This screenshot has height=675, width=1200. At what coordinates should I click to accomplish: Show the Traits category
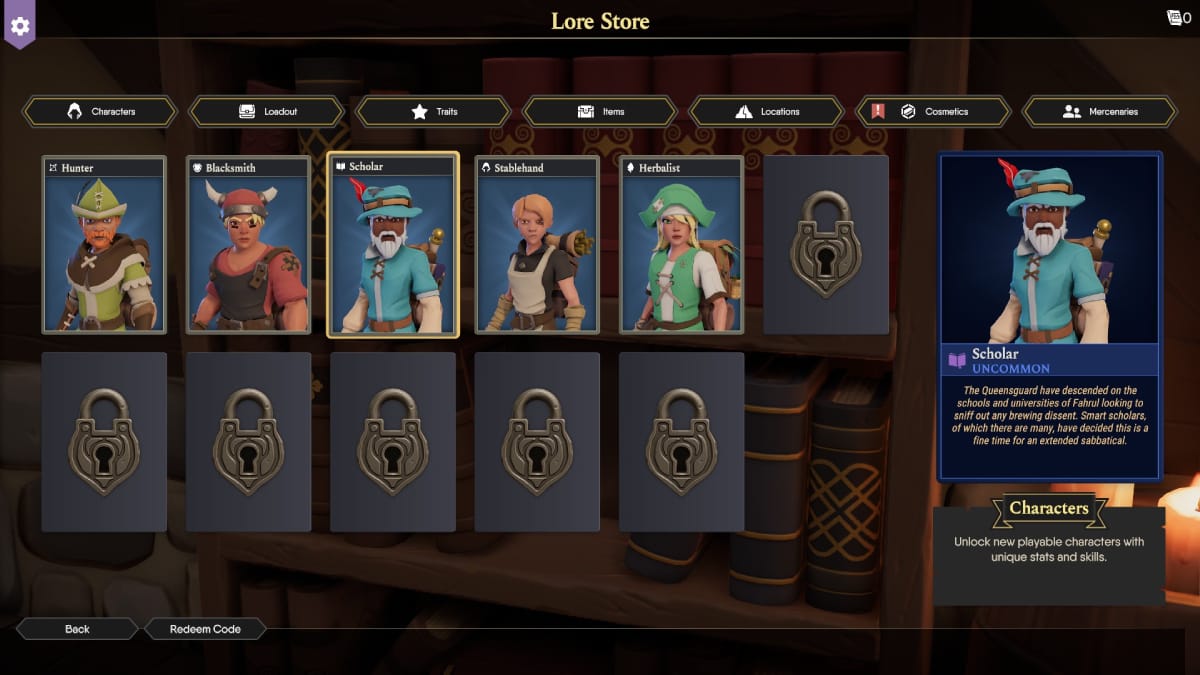point(434,112)
